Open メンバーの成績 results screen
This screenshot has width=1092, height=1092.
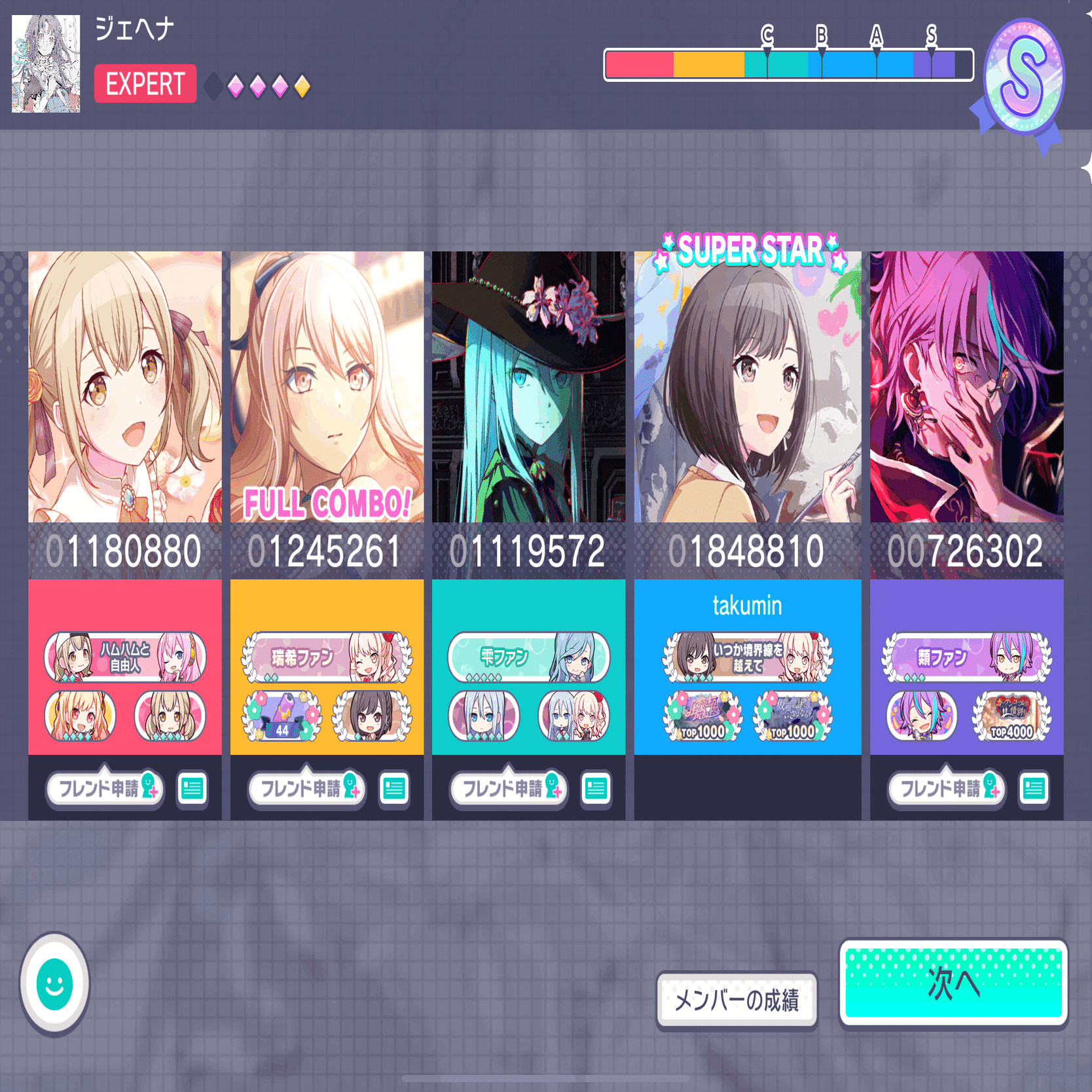click(x=738, y=998)
